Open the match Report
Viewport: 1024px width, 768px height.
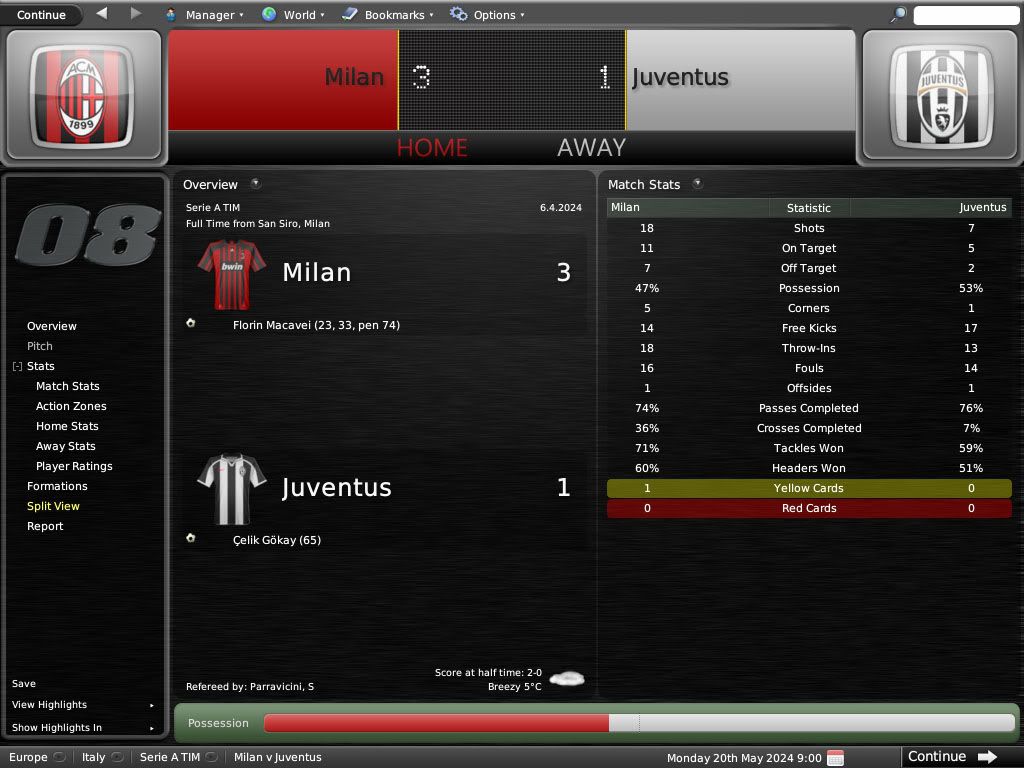(x=45, y=526)
